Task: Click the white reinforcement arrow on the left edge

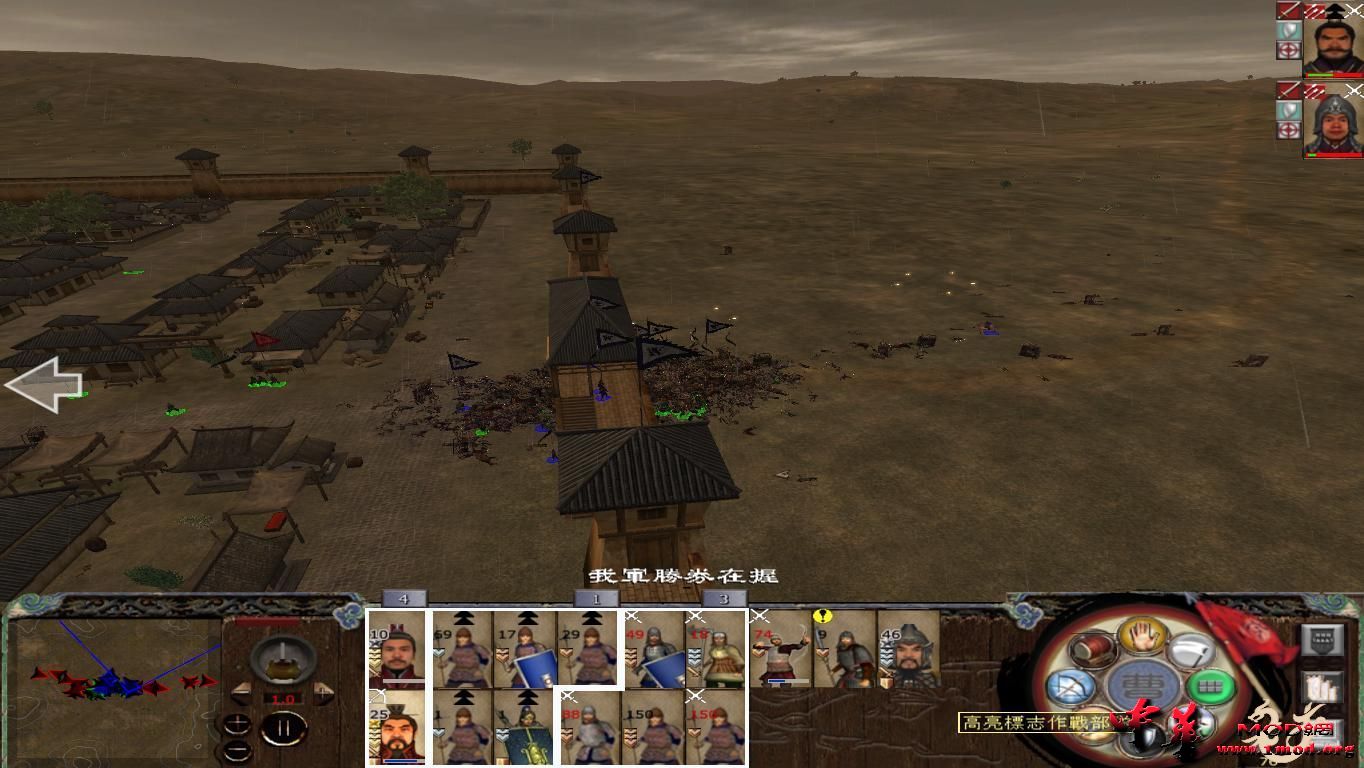Action: 45,385
